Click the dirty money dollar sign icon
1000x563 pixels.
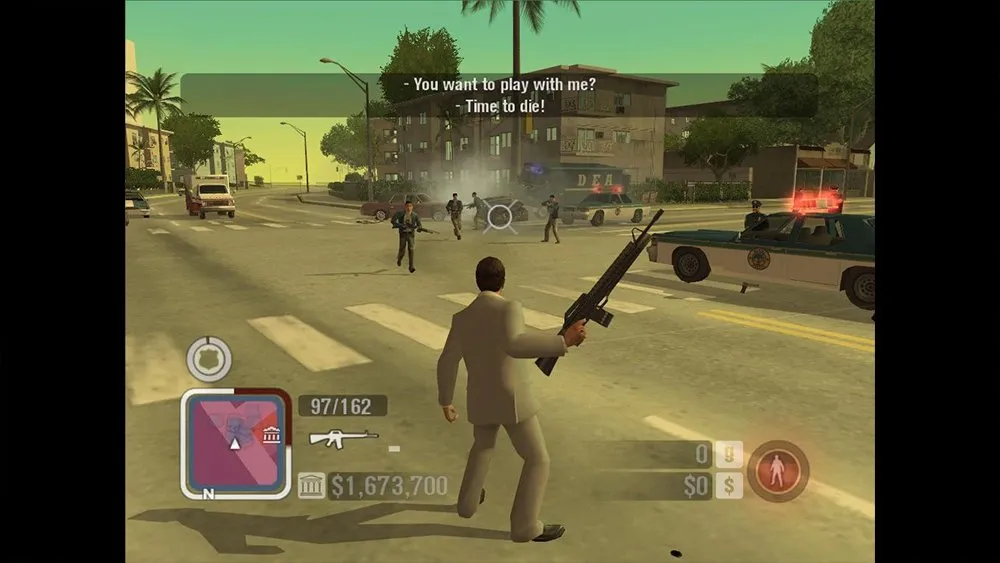(730, 486)
